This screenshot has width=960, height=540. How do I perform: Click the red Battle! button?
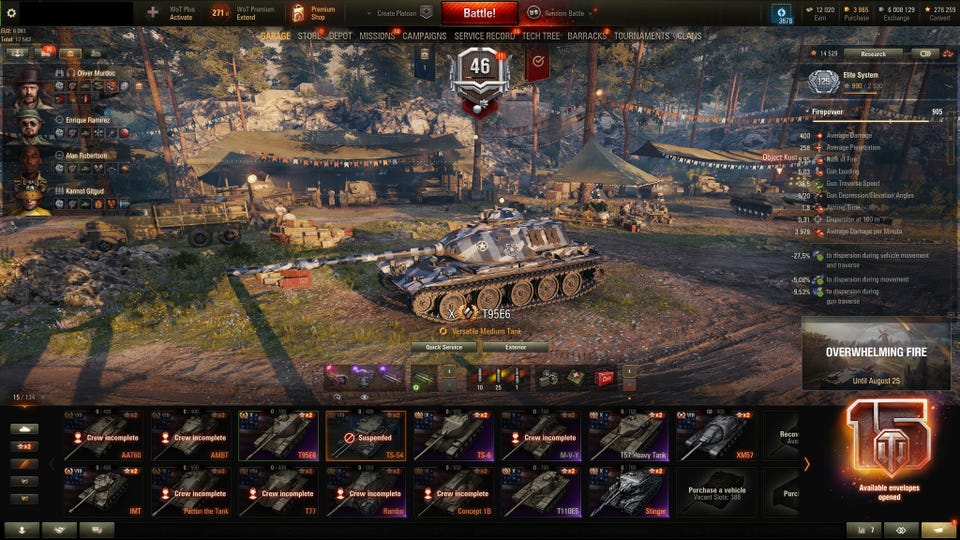point(479,13)
